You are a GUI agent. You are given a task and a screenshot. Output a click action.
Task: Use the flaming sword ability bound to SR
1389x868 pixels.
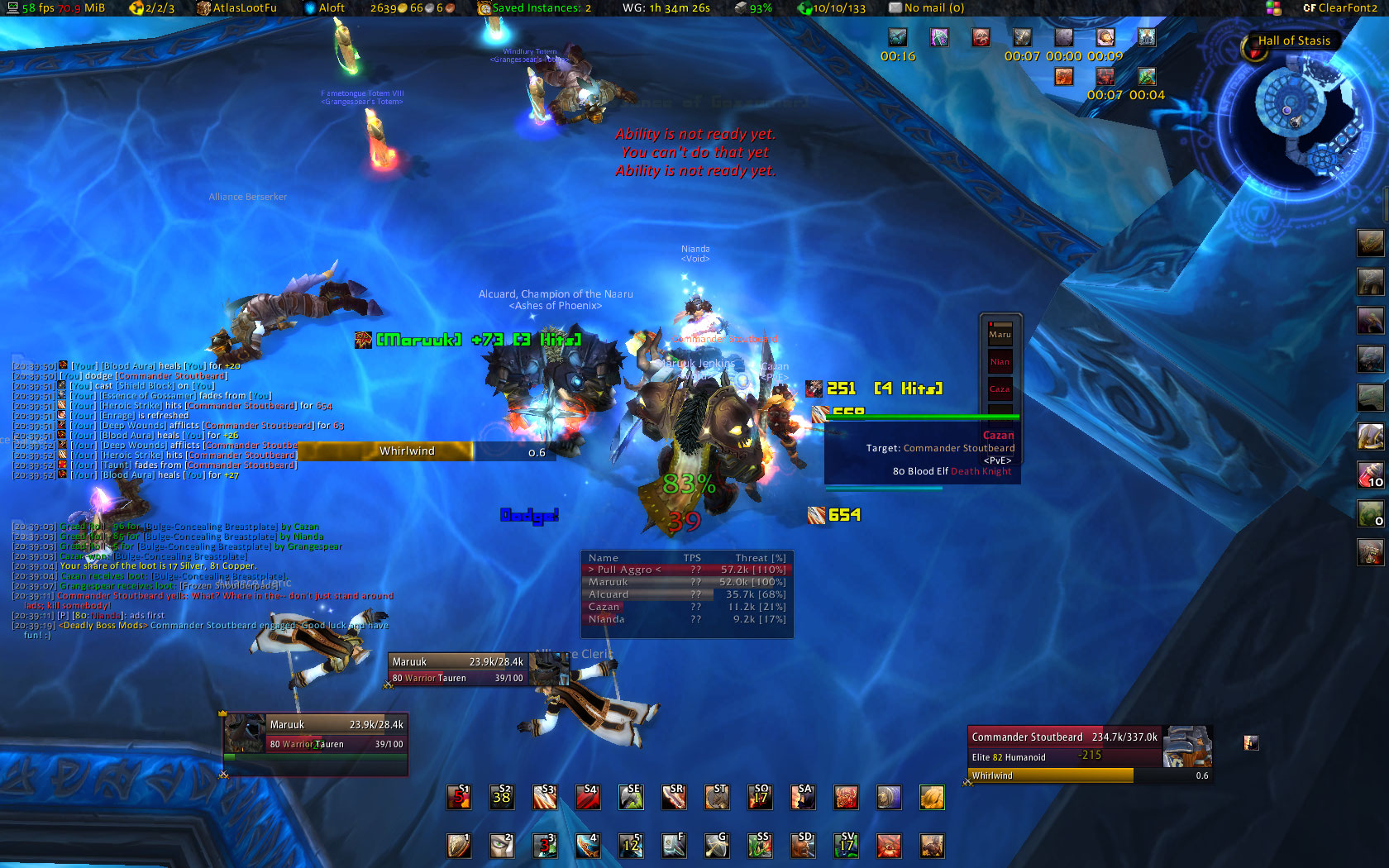[674, 797]
